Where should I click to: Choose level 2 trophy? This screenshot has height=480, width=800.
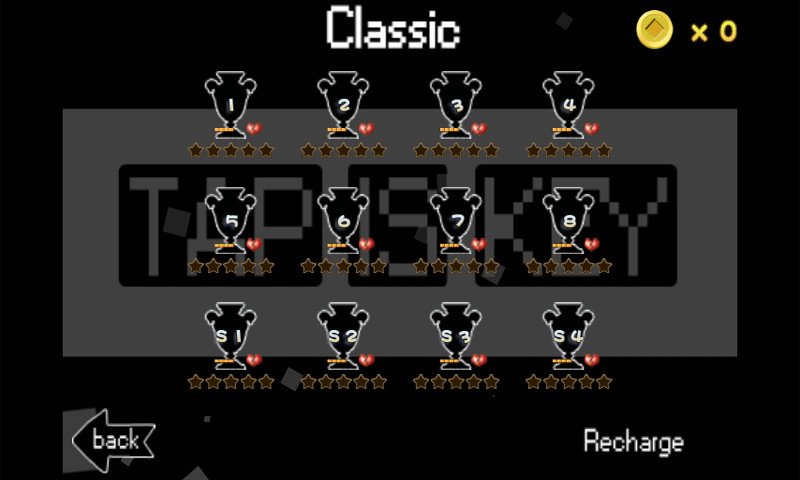344,104
